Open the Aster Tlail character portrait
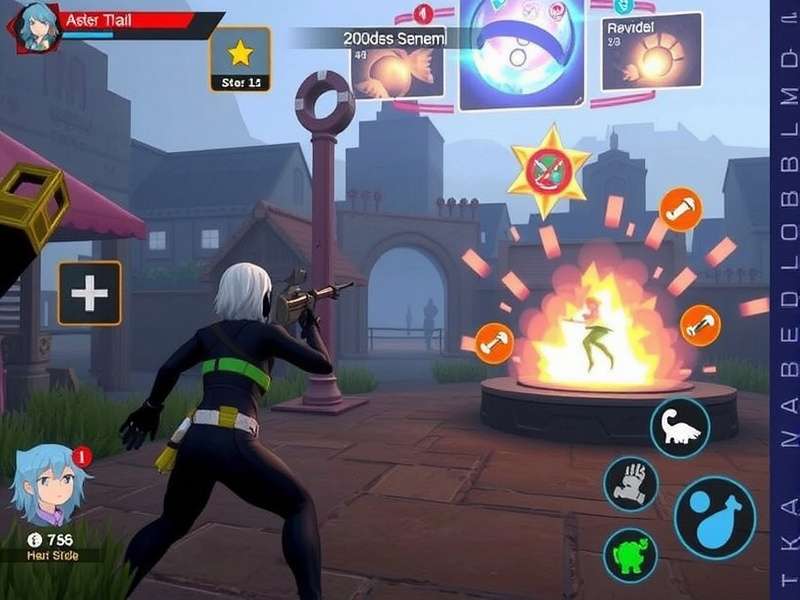Image resolution: width=800 pixels, height=600 pixels. (x=35, y=26)
